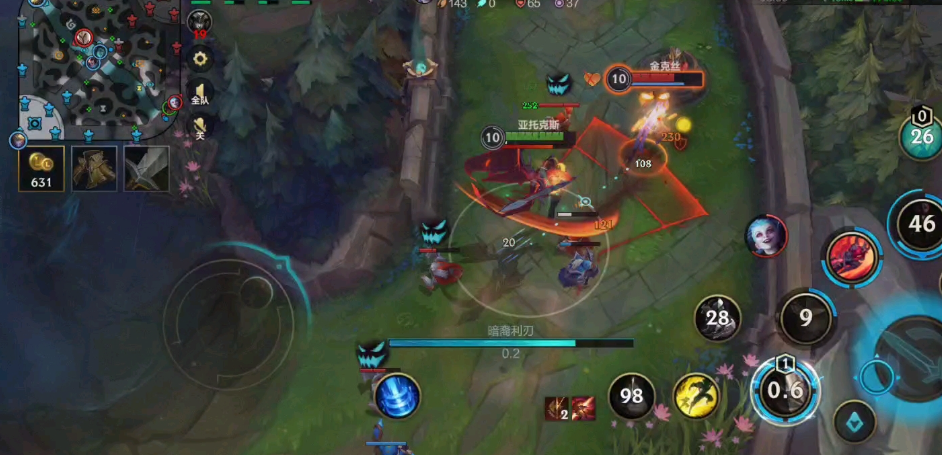Toggle the 关 muted voice button
This screenshot has width=942, height=455.
pyautogui.click(x=200, y=128)
